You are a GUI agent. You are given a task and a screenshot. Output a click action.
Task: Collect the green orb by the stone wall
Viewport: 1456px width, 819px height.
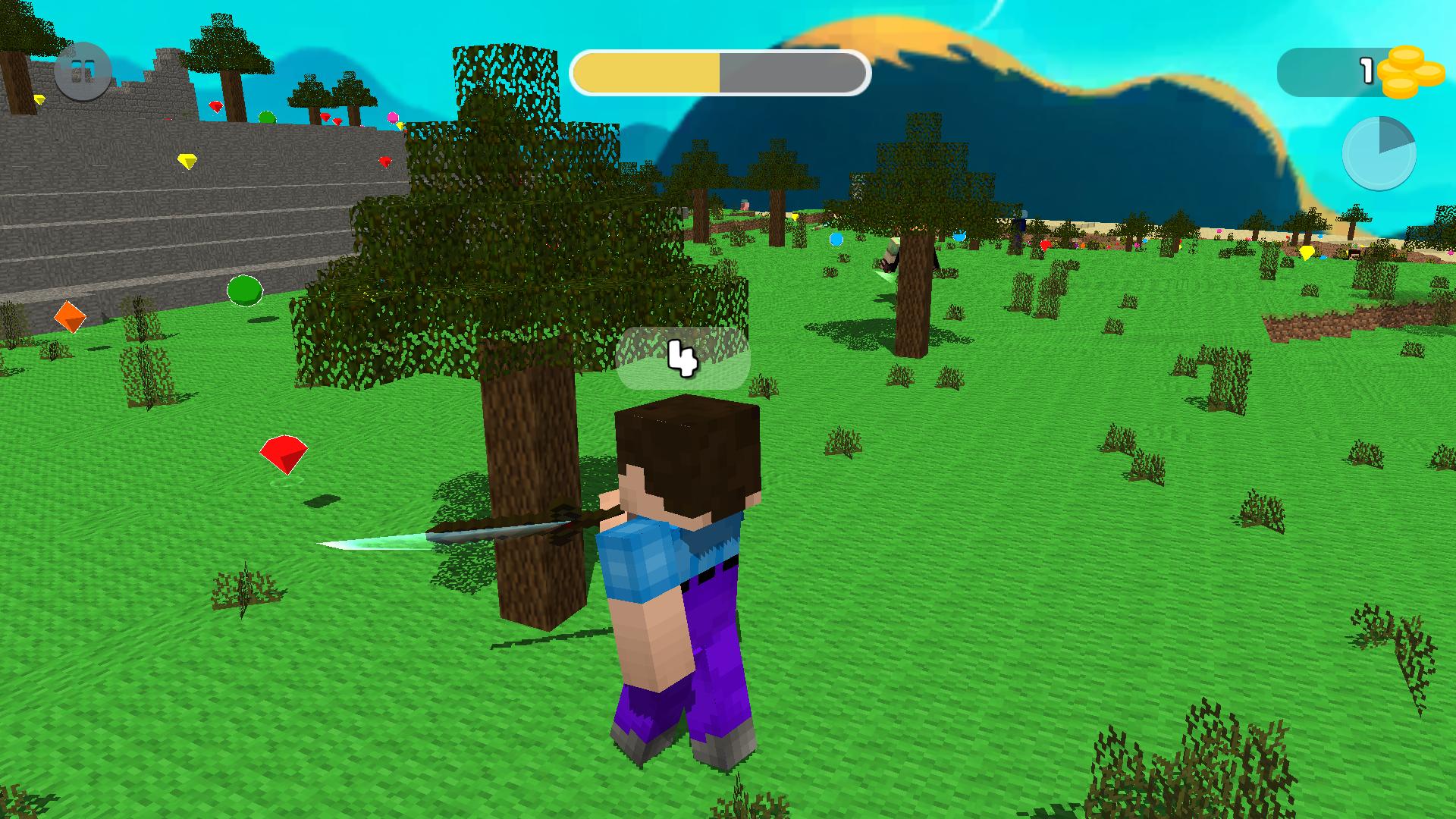244,290
